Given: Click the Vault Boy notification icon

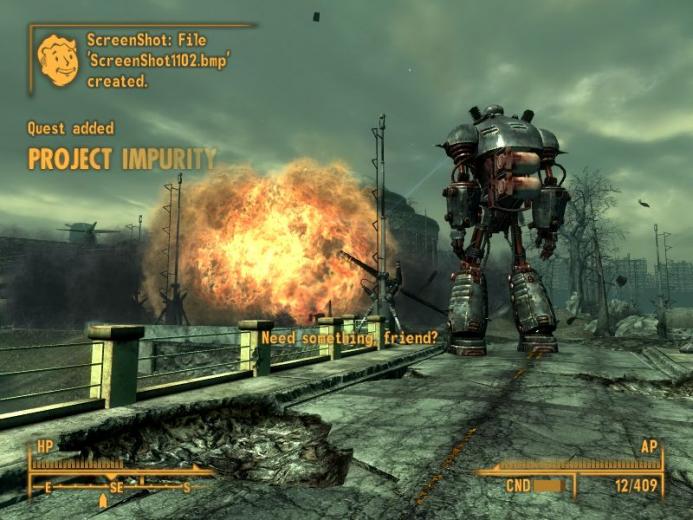Looking at the screenshot, I should (x=58, y=60).
